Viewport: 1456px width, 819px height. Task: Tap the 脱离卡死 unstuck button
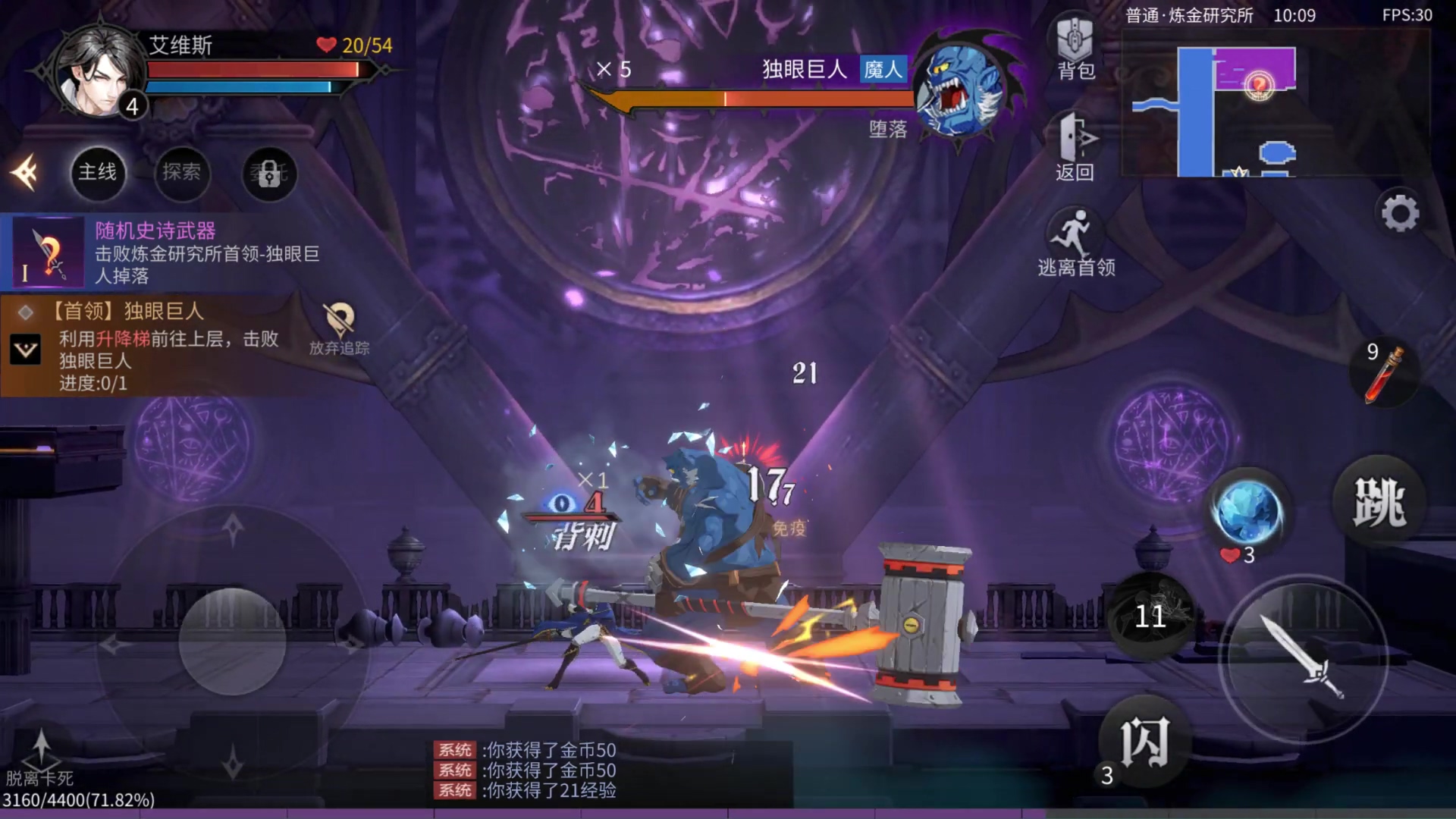[x=40, y=757]
